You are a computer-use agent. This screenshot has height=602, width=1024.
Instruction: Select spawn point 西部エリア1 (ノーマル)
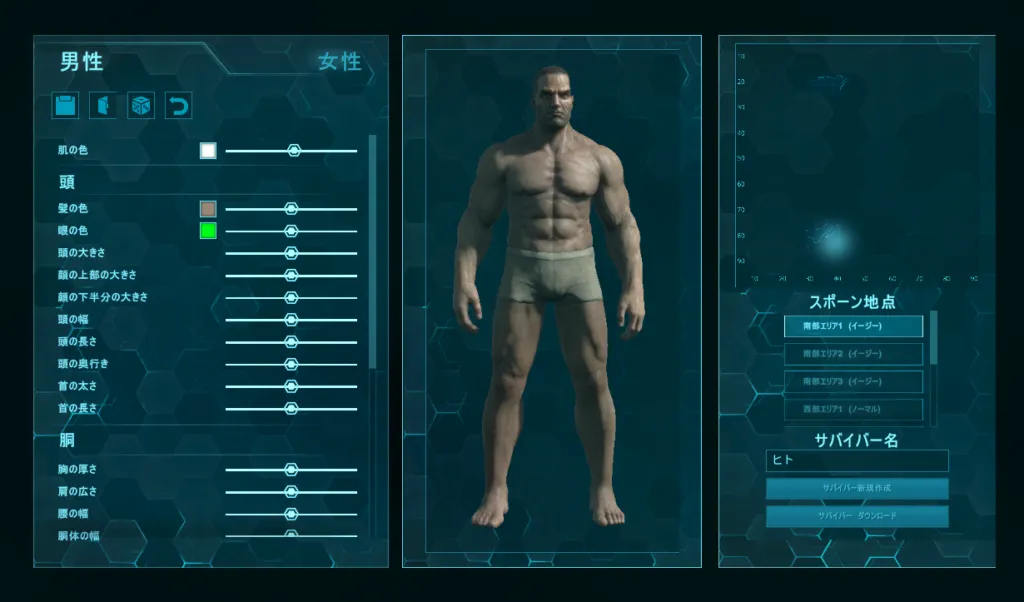coord(853,410)
